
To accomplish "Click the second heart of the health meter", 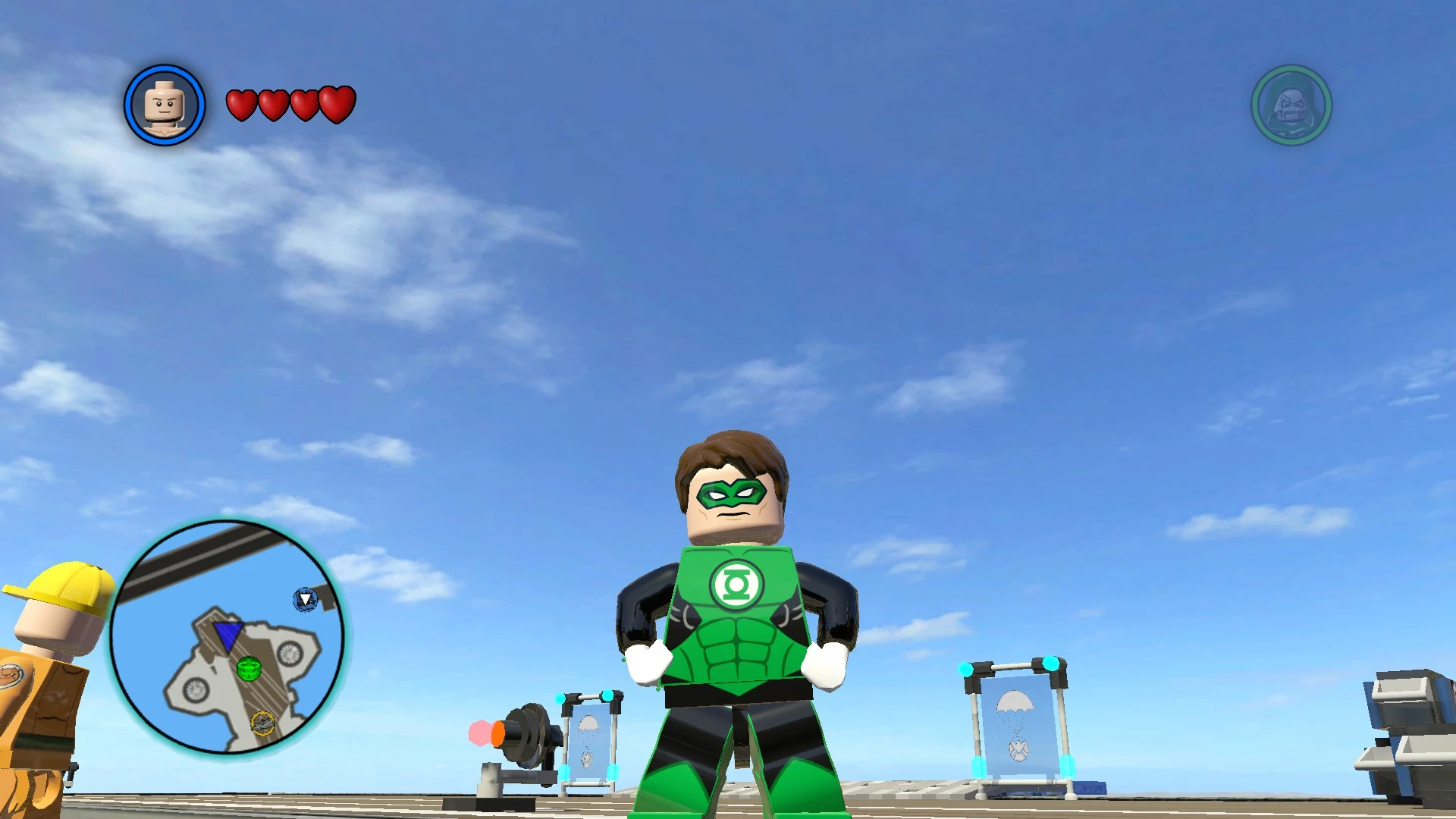I will pyautogui.click(x=272, y=104).
